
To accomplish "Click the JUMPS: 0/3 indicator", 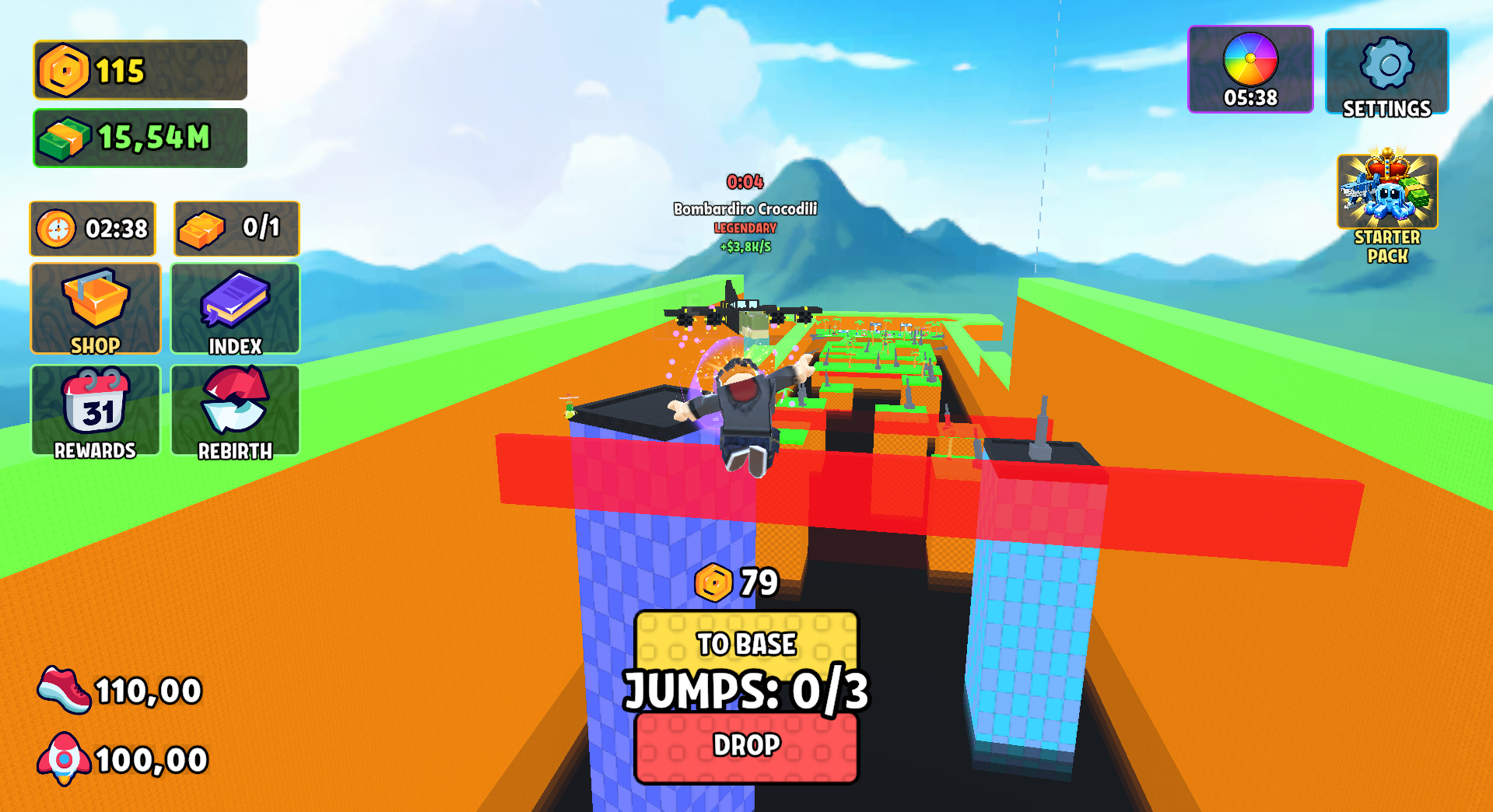I will click(x=745, y=691).
